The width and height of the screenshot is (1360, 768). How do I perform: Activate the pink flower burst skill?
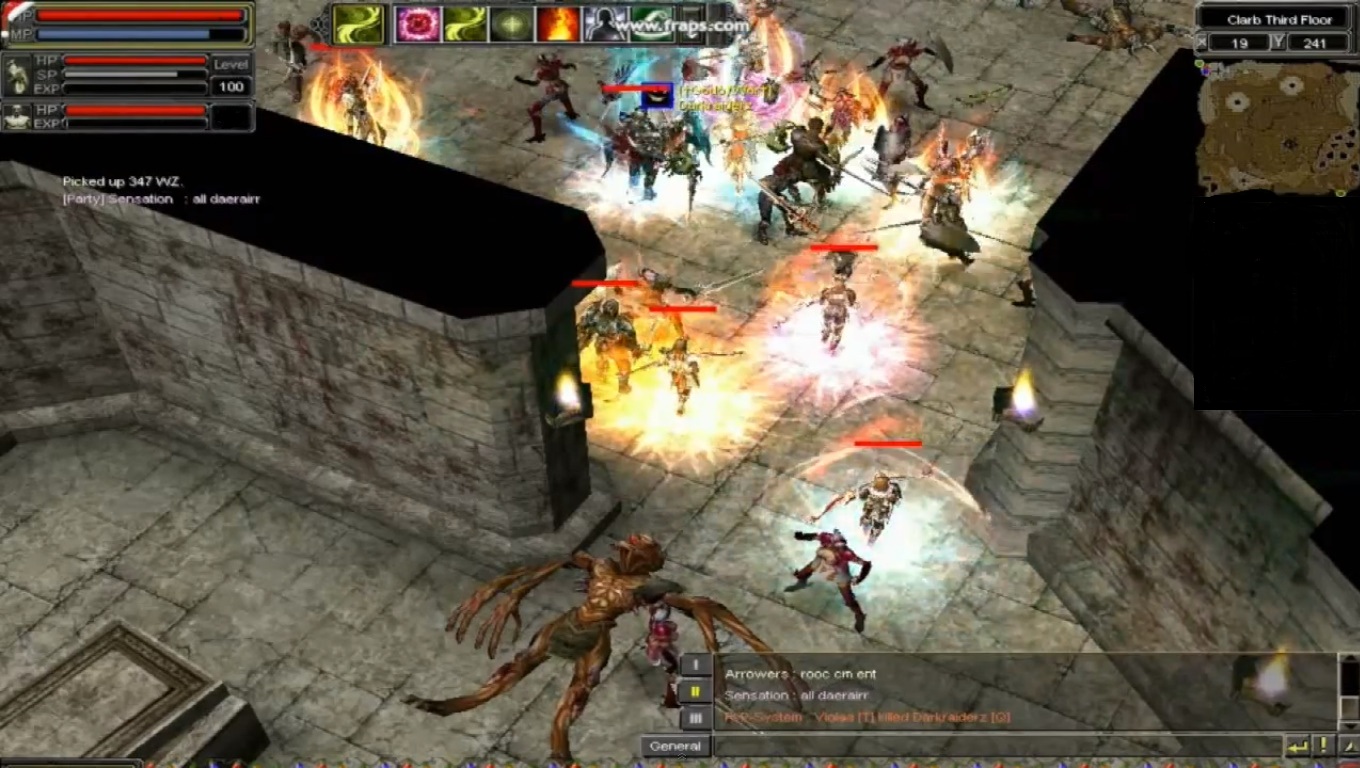click(x=417, y=24)
